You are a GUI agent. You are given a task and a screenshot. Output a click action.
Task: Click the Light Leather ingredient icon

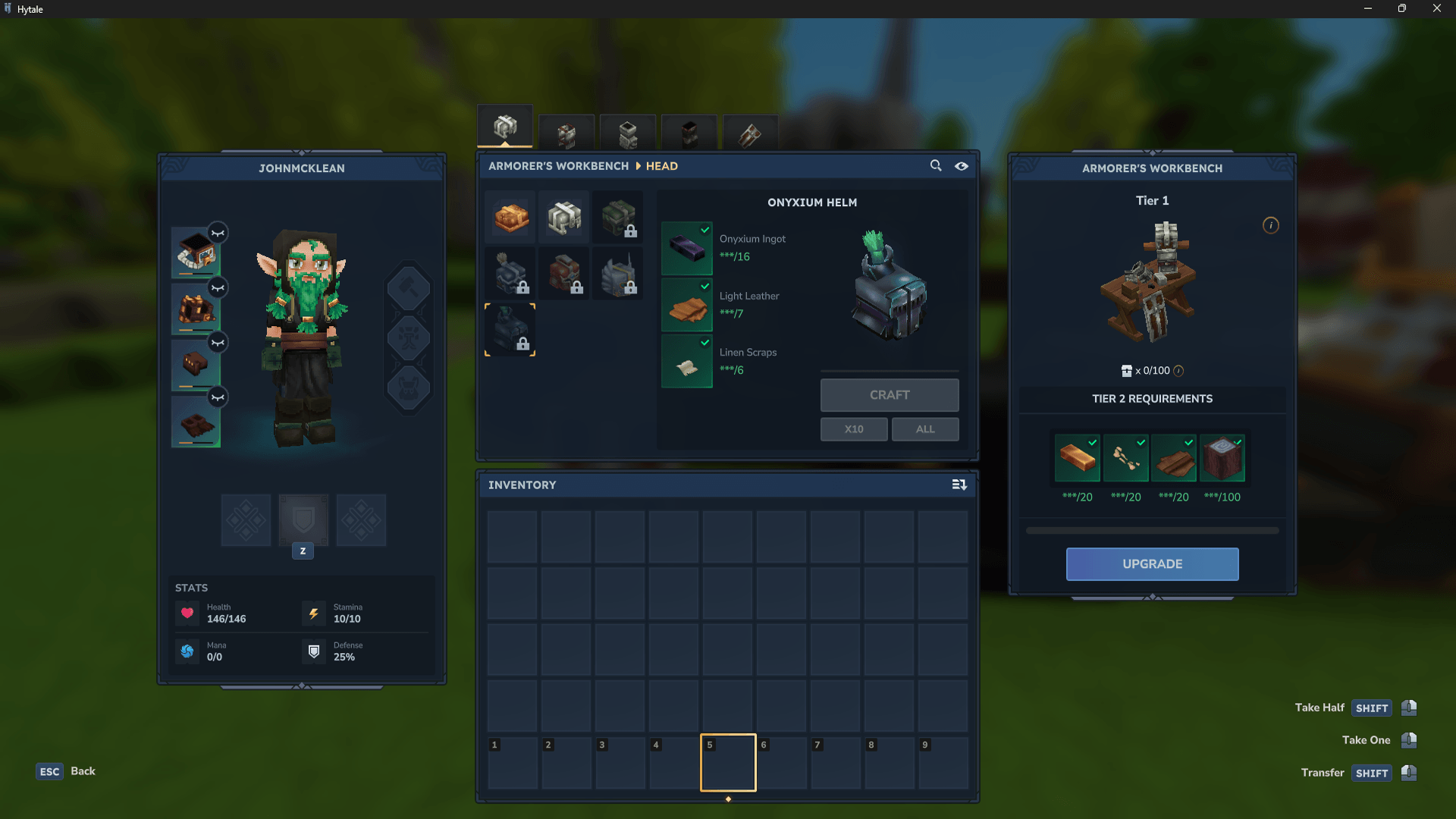(x=687, y=306)
